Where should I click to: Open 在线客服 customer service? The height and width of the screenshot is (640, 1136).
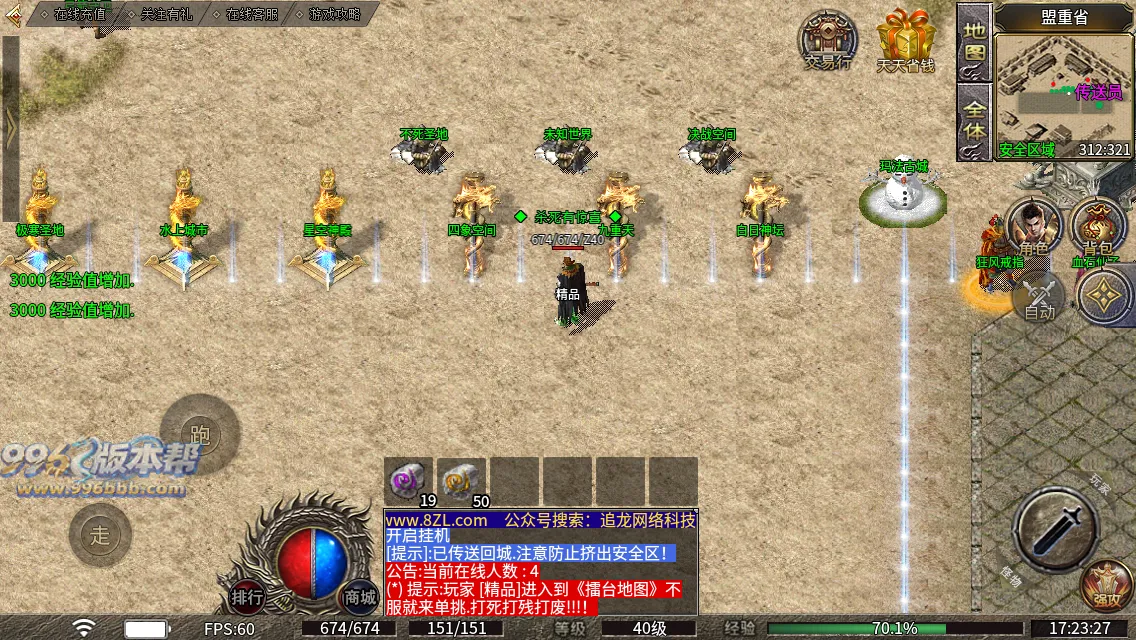251,14
